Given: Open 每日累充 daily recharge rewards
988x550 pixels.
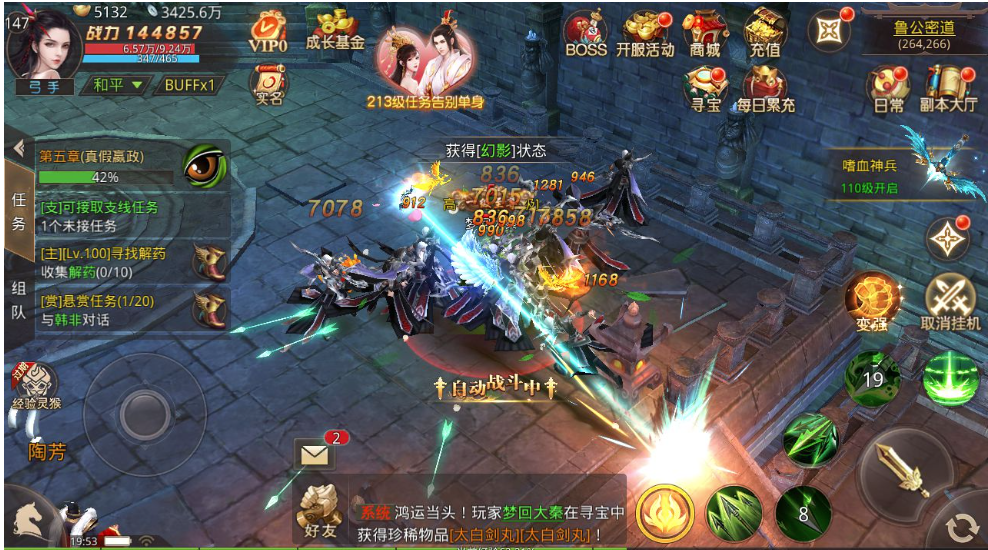Looking at the screenshot, I should [x=766, y=89].
